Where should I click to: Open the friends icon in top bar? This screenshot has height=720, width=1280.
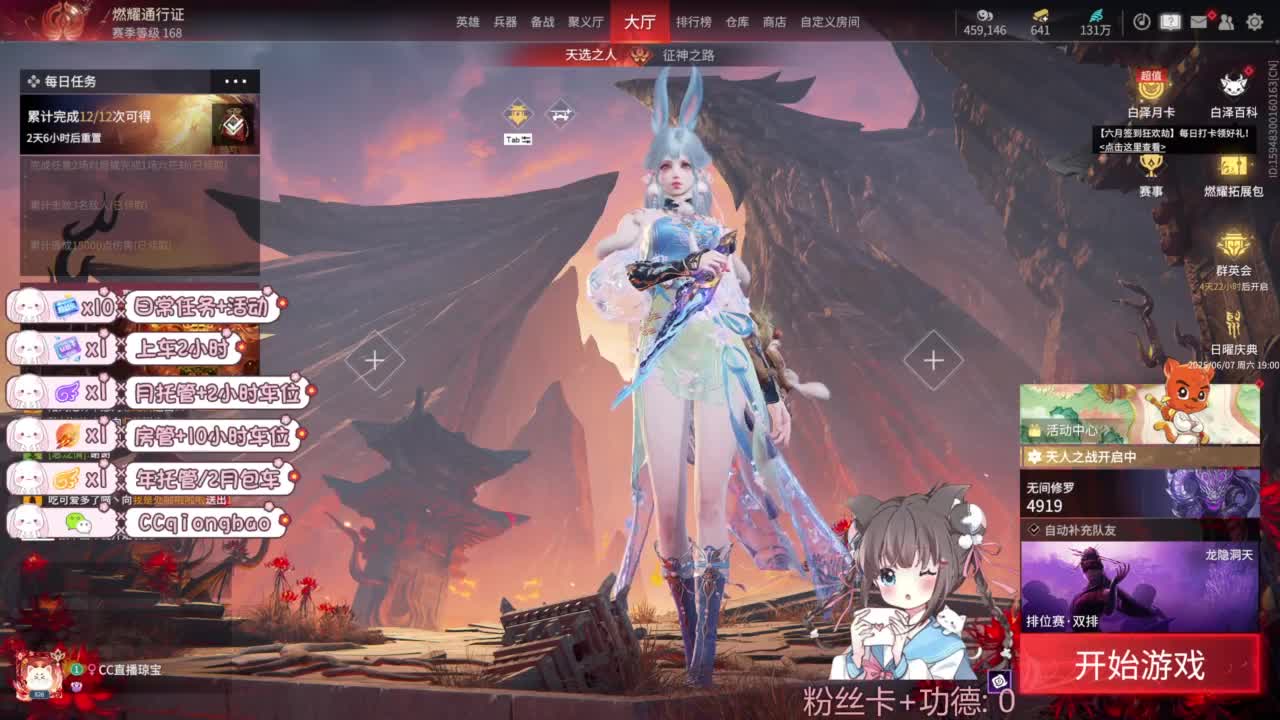click(1228, 22)
